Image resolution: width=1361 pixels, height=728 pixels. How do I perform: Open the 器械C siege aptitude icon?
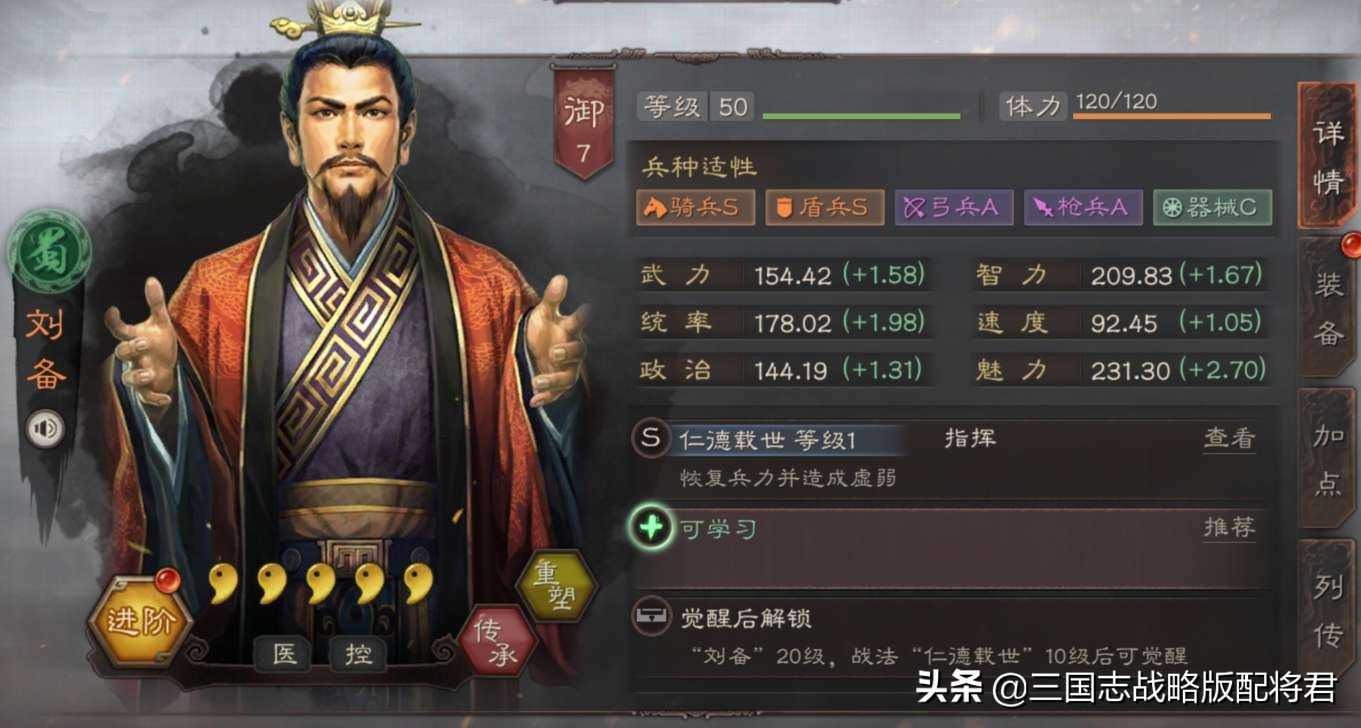click(1211, 207)
